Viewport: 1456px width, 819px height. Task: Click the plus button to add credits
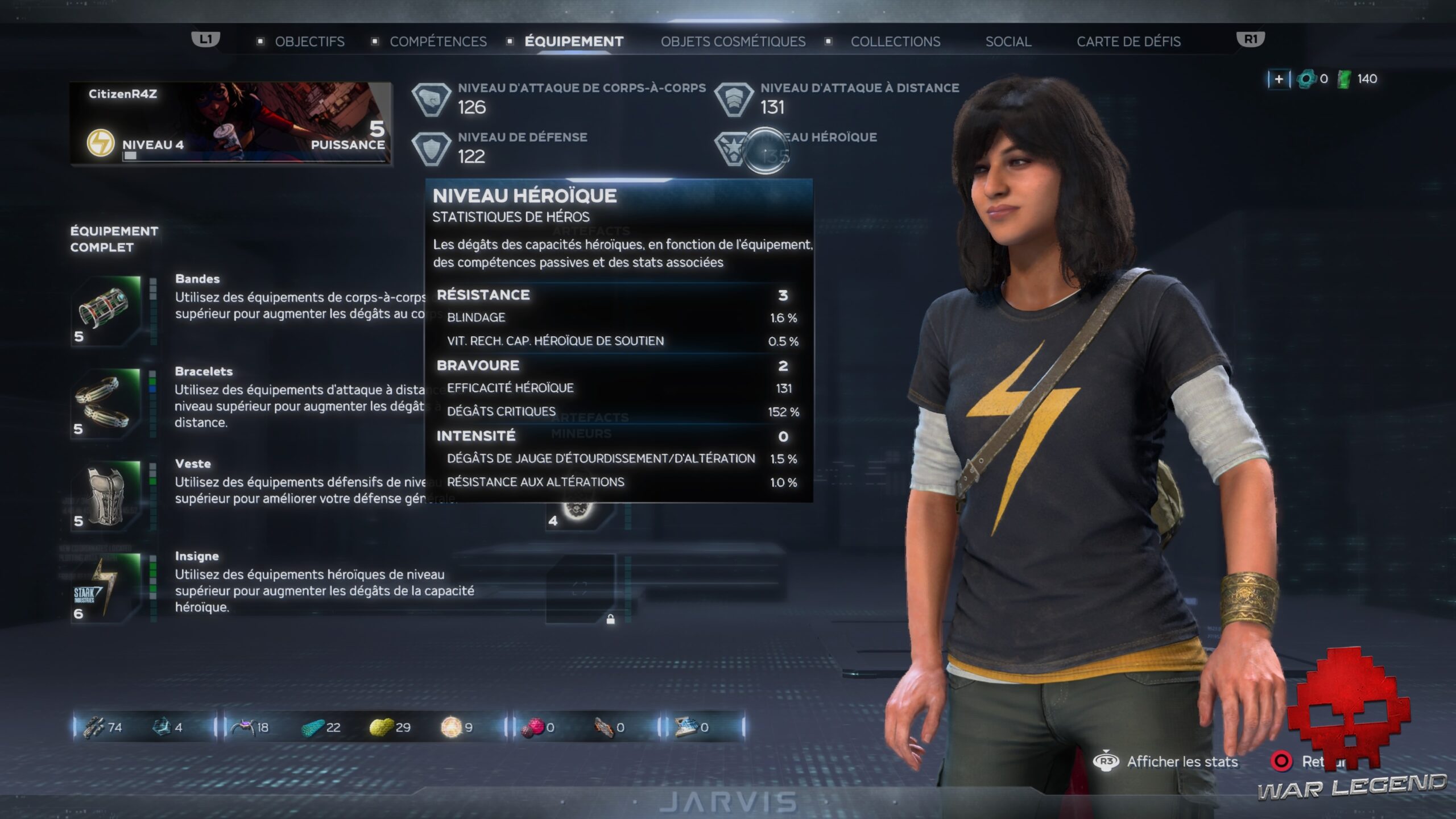click(1279, 79)
